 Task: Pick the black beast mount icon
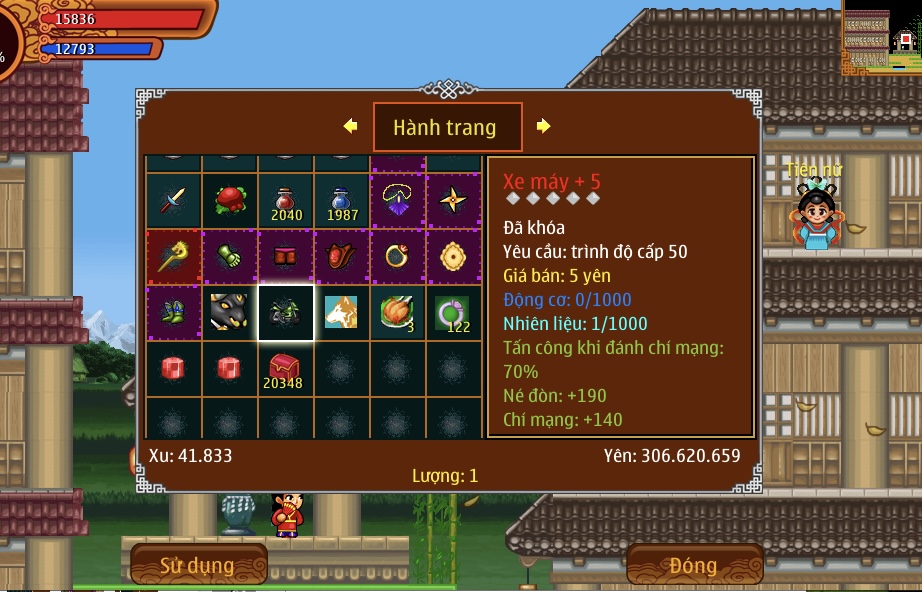tap(230, 313)
